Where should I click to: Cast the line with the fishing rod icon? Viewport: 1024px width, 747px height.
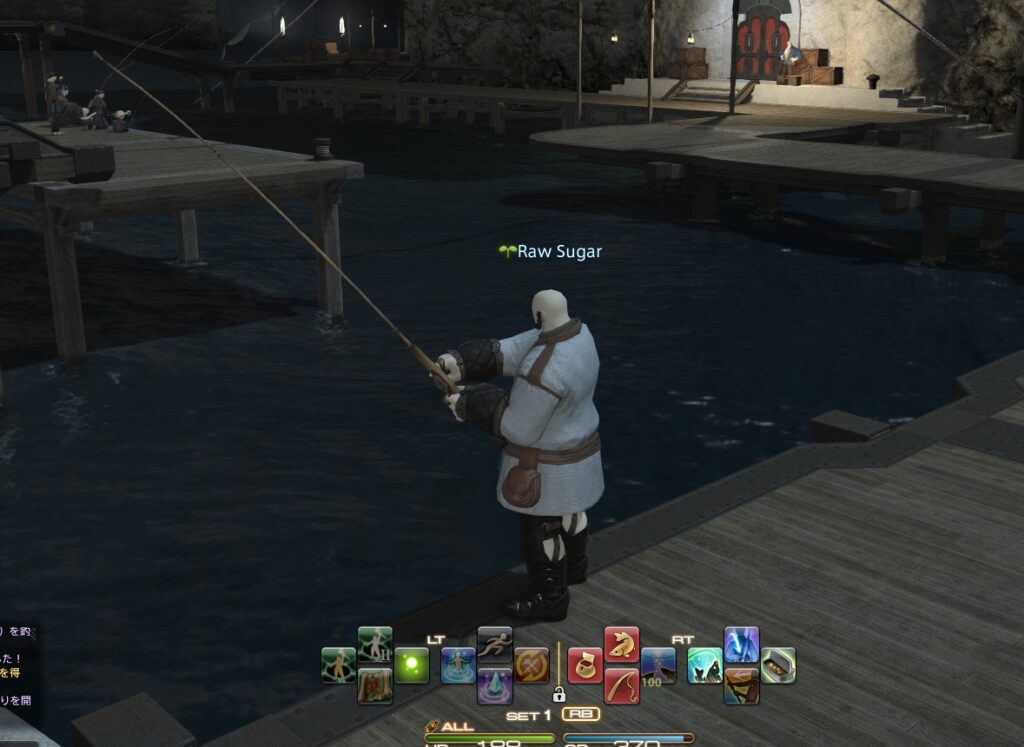[x=621, y=686]
